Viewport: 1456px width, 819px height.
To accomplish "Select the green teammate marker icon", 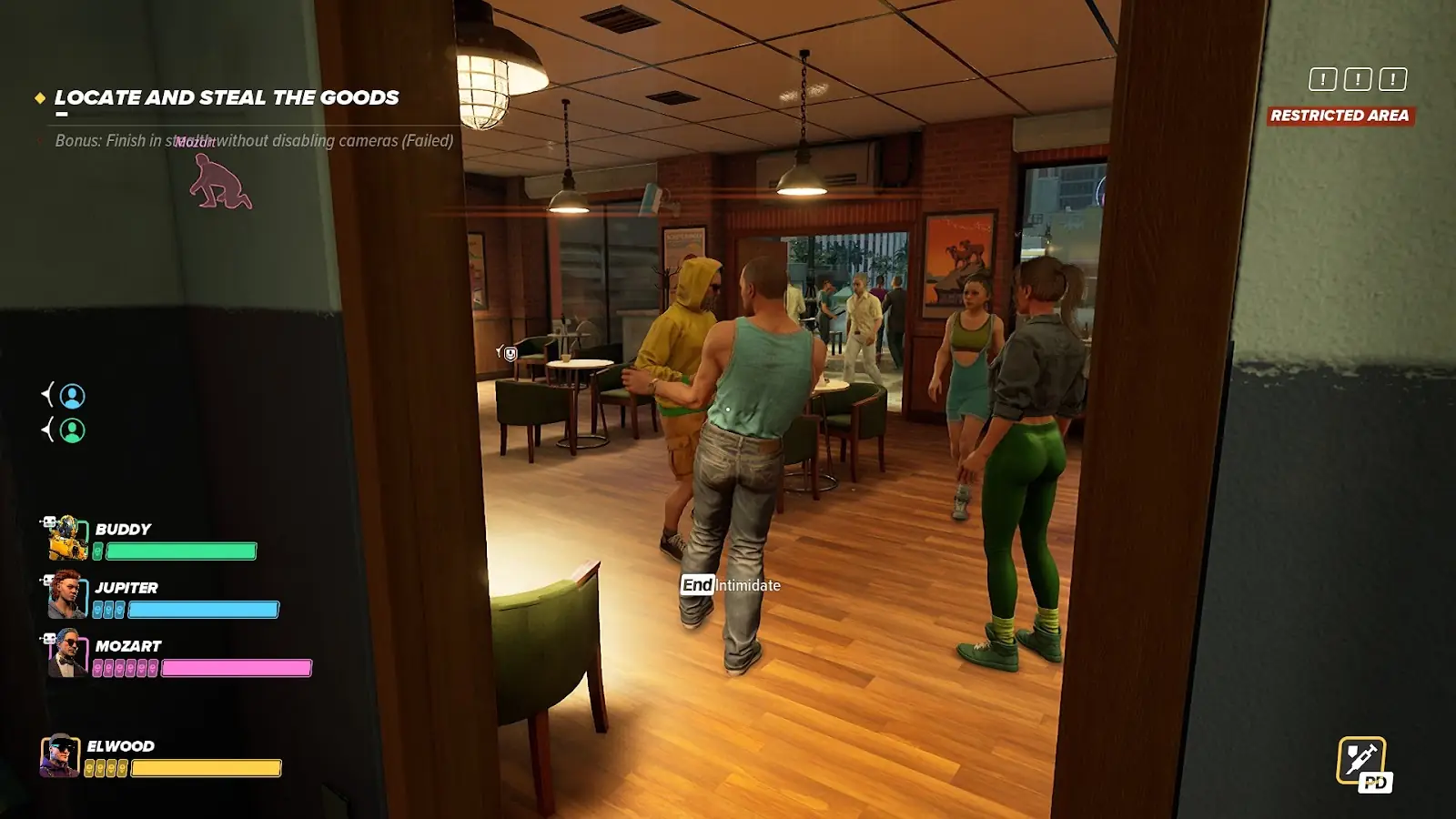I will point(72,430).
